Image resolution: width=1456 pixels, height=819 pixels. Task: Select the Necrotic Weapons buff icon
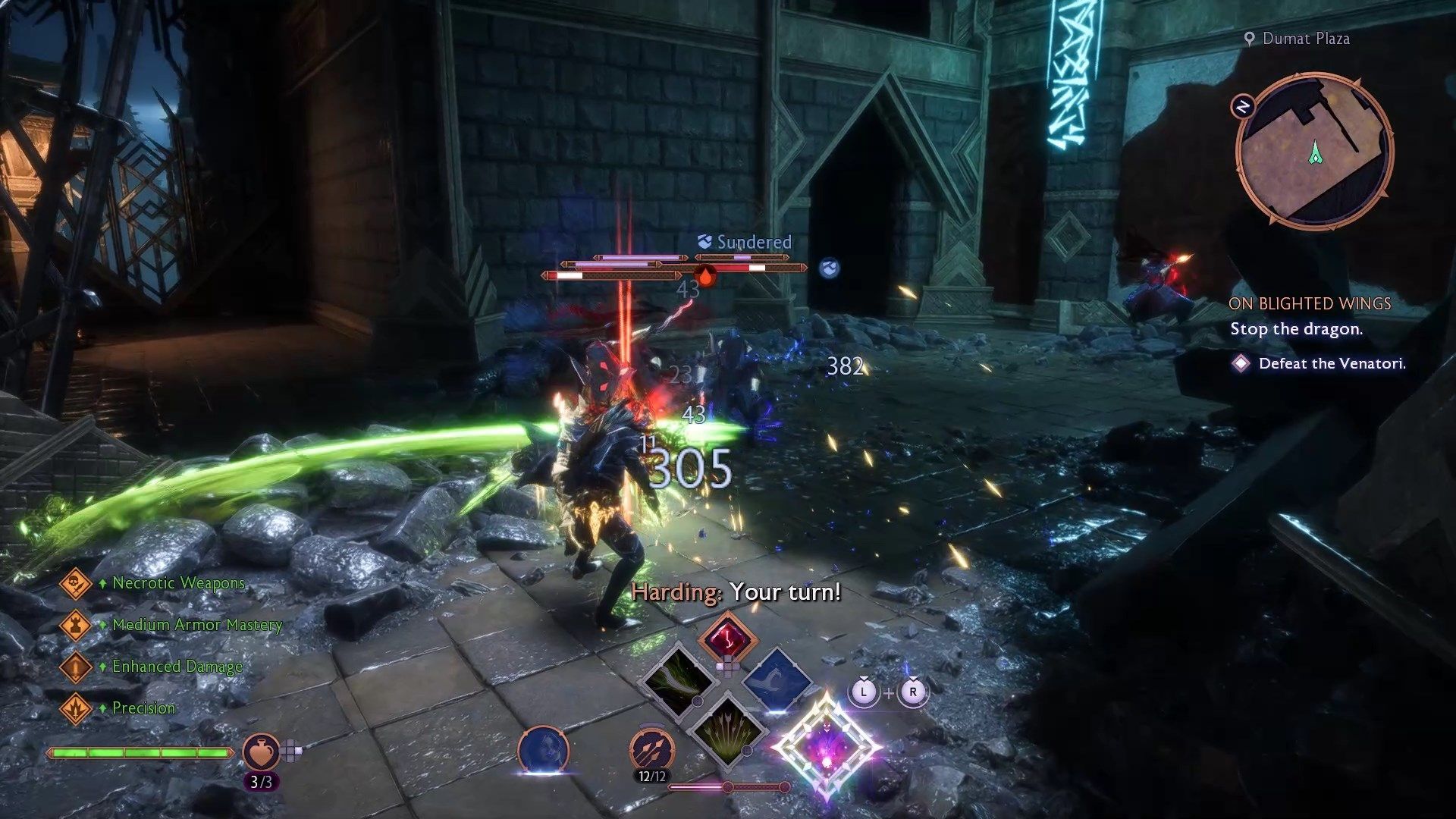click(75, 584)
